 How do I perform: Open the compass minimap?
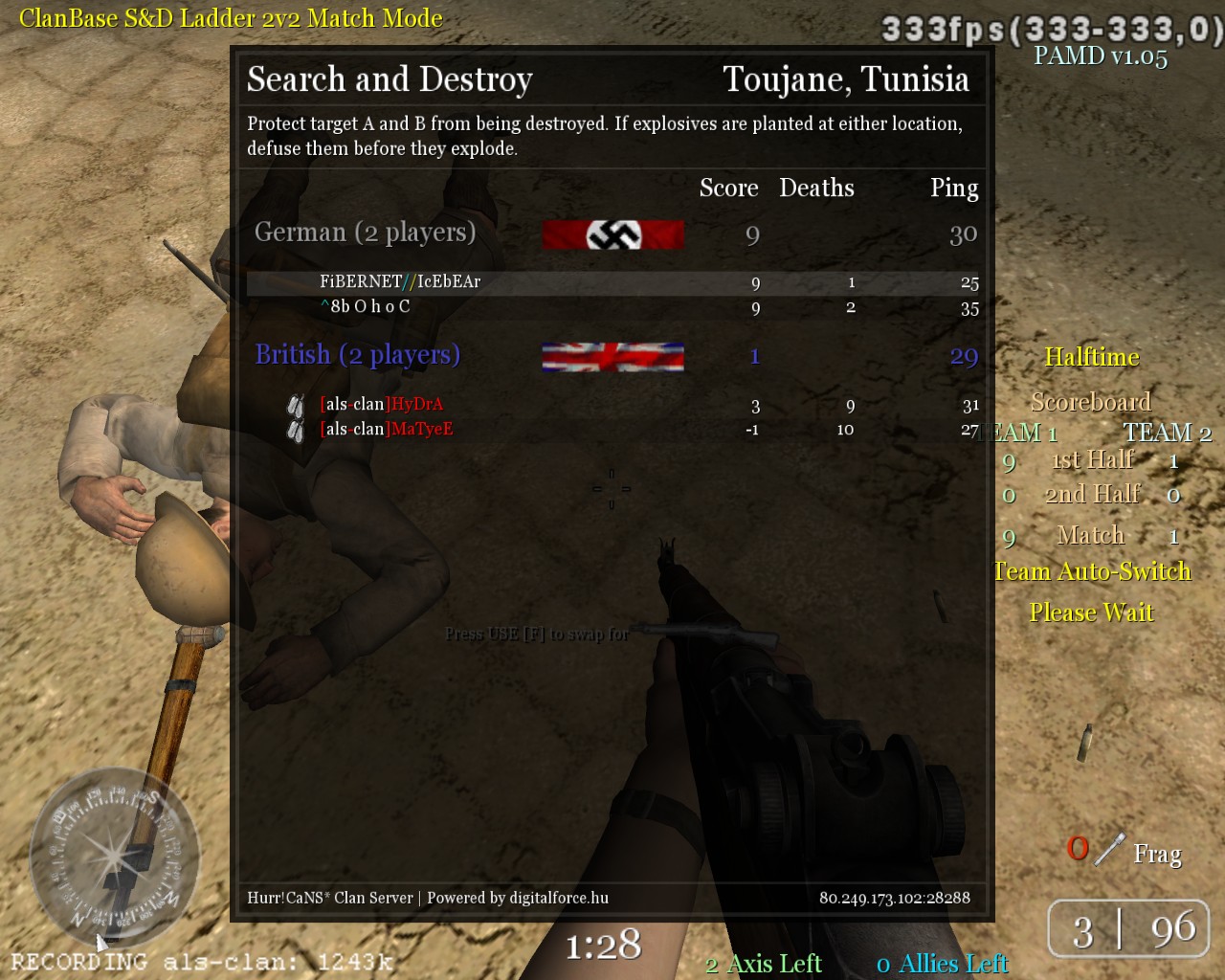tap(113, 854)
